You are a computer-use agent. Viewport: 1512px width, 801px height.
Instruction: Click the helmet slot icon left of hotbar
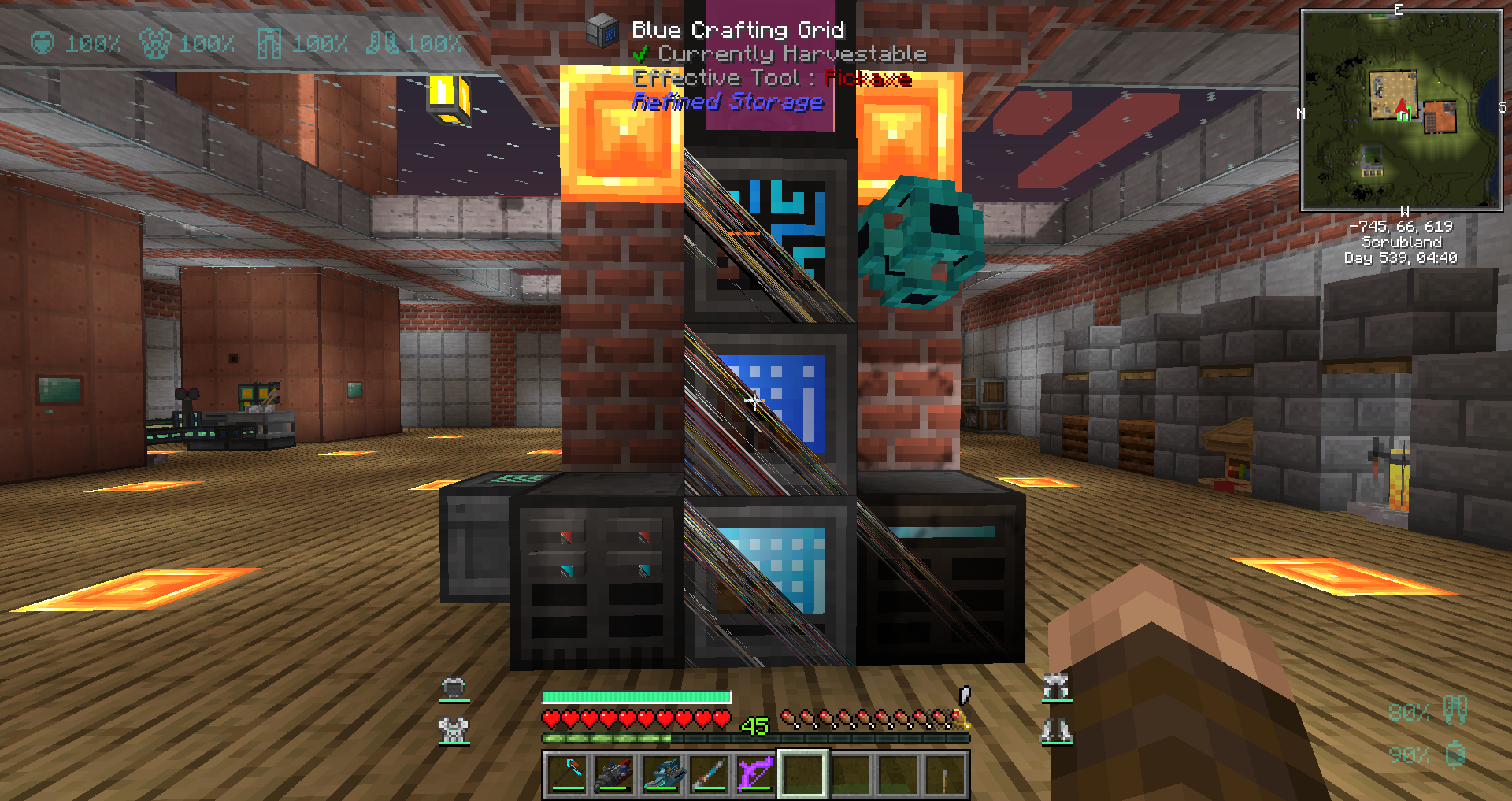(x=452, y=687)
